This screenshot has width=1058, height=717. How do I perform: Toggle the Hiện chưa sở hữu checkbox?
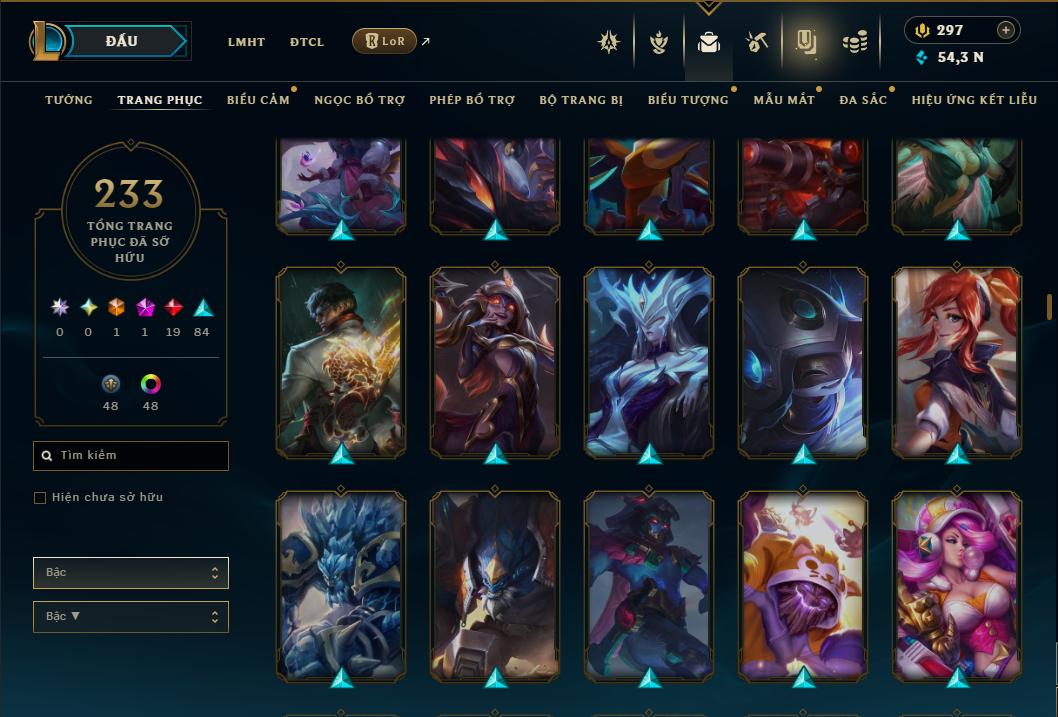[40, 498]
